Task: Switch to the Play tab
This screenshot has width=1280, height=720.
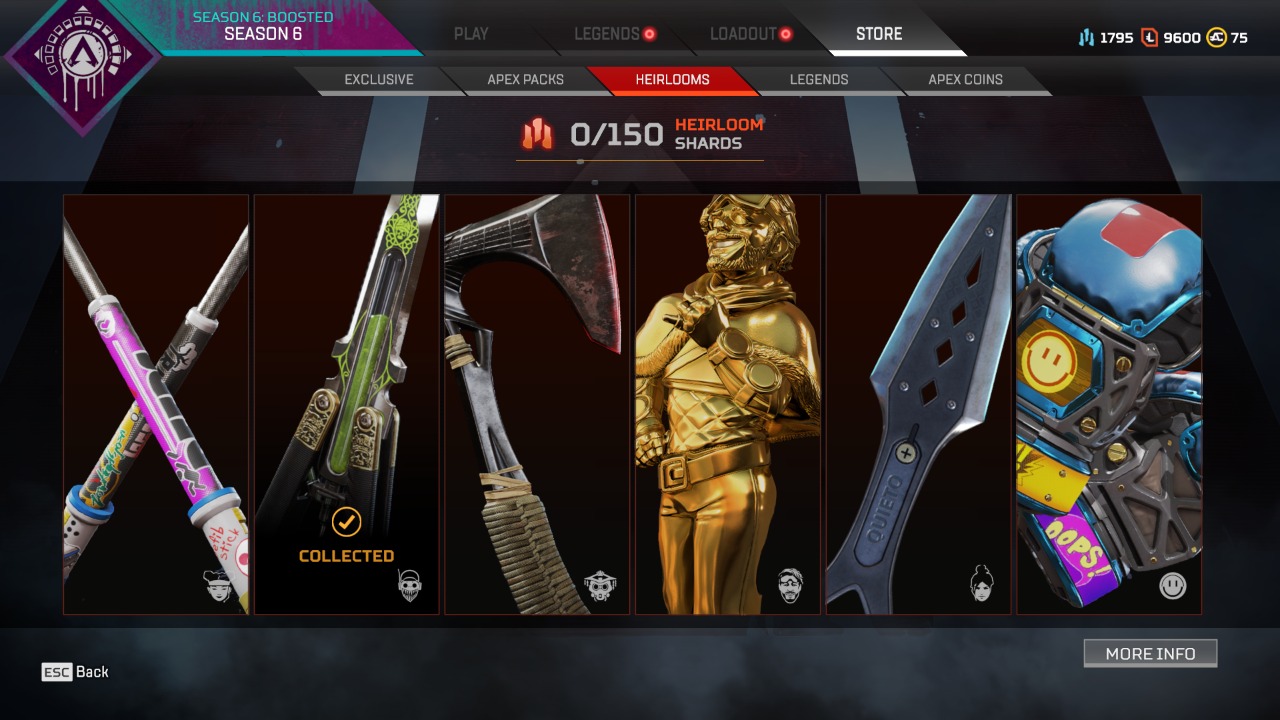Action: (x=471, y=34)
